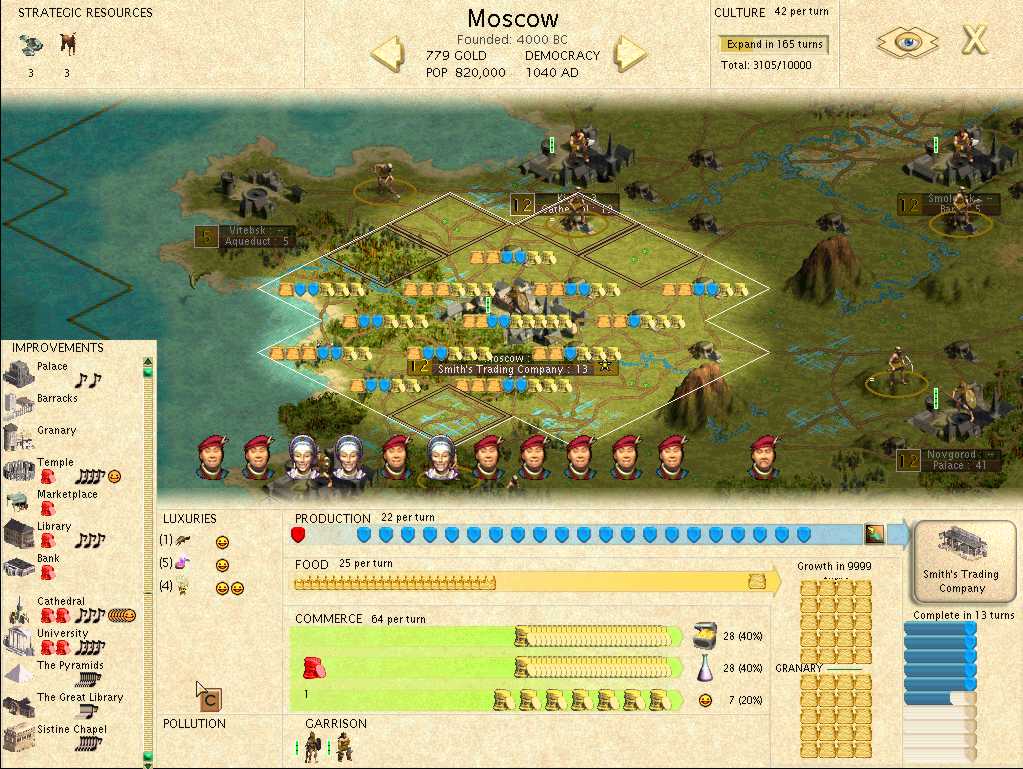Pick the Marketplace from improvements

tap(67, 495)
